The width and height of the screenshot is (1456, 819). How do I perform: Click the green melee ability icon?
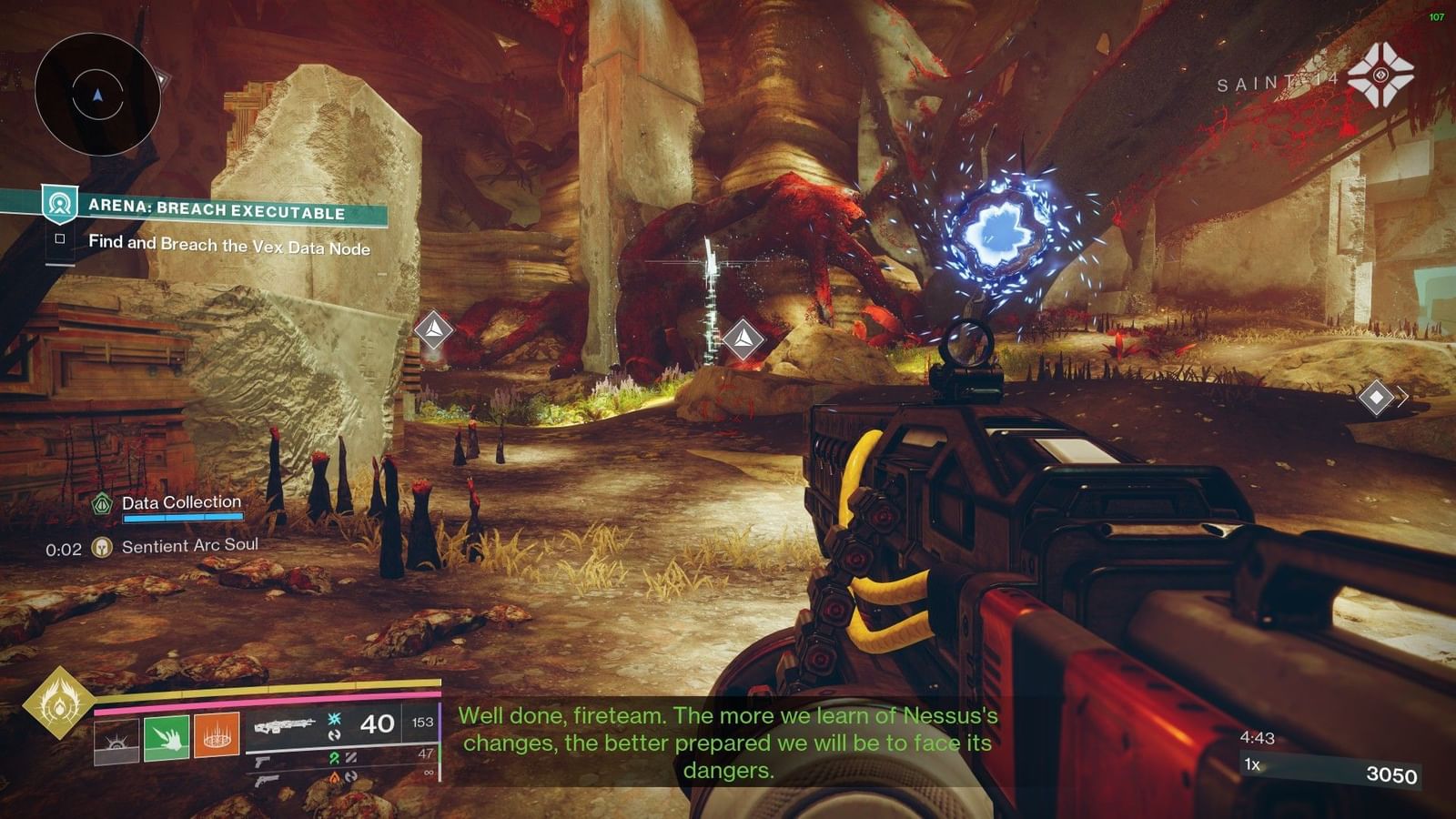[167, 737]
